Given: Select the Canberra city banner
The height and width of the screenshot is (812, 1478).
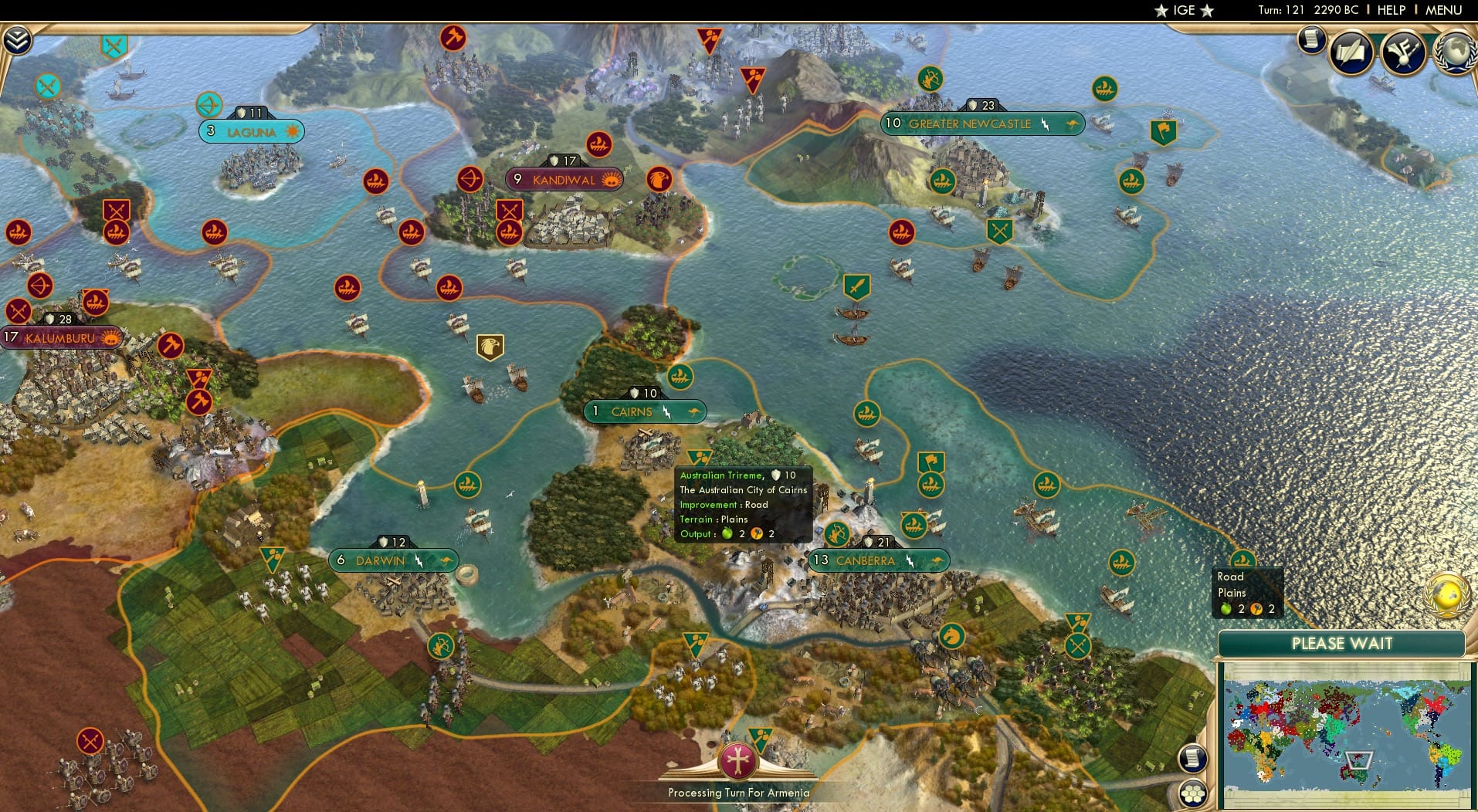Looking at the screenshot, I should tap(875, 561).
